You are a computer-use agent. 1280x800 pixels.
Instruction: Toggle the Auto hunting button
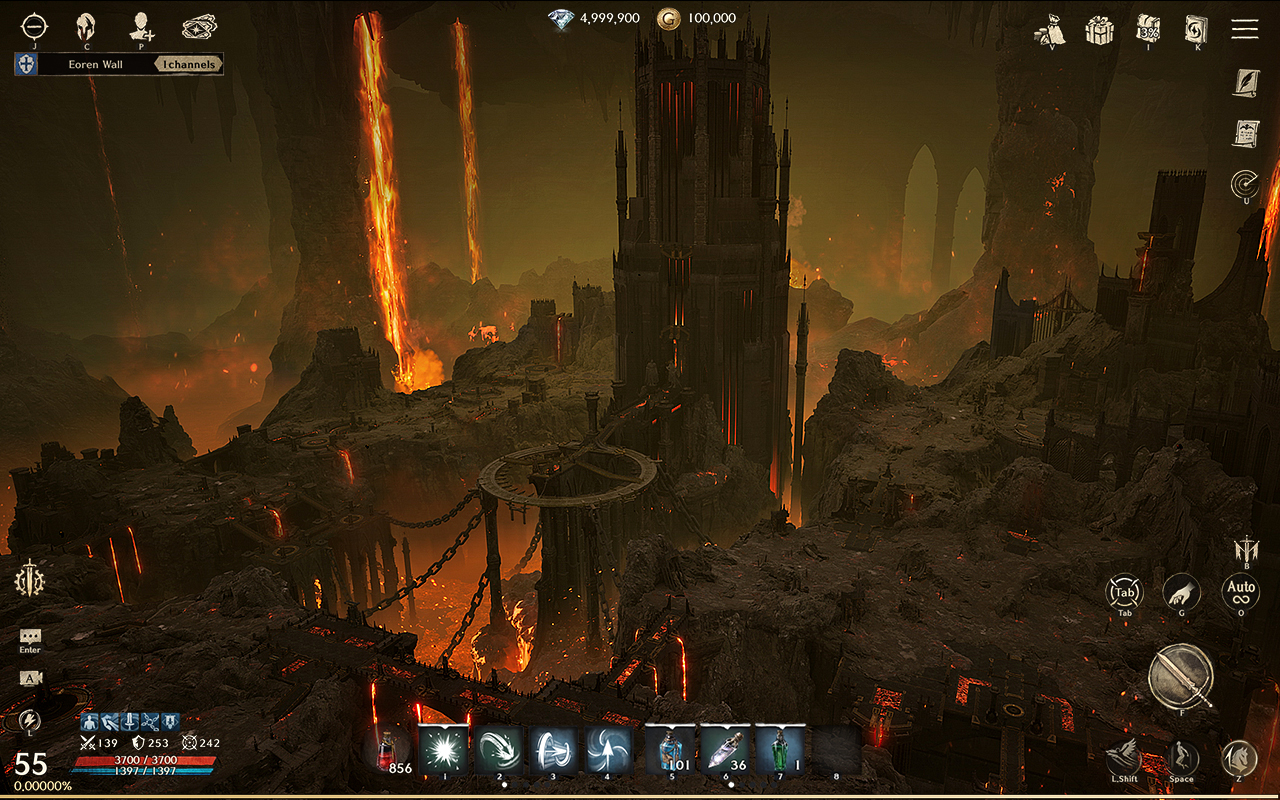[1240, 591]
